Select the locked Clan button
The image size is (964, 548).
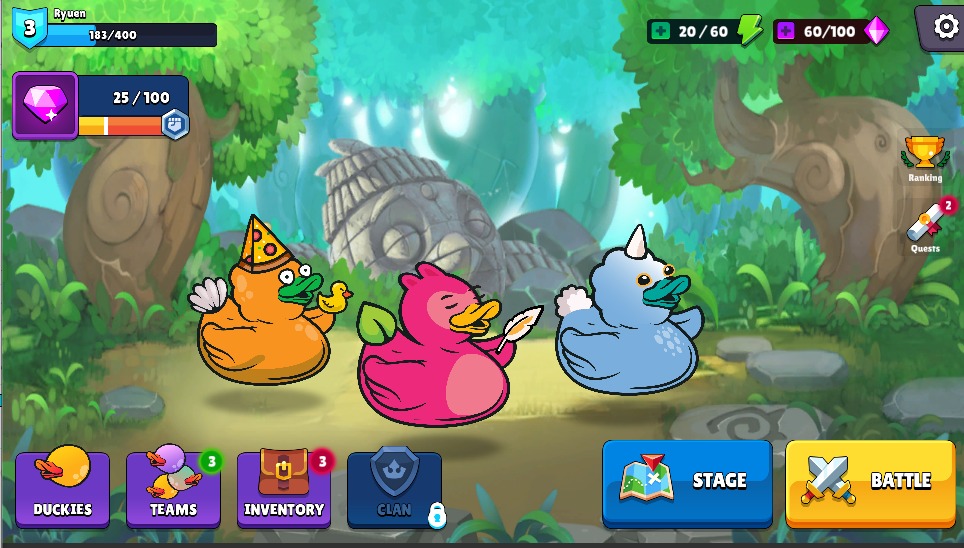pyautogui.click(x=394, y=488)
